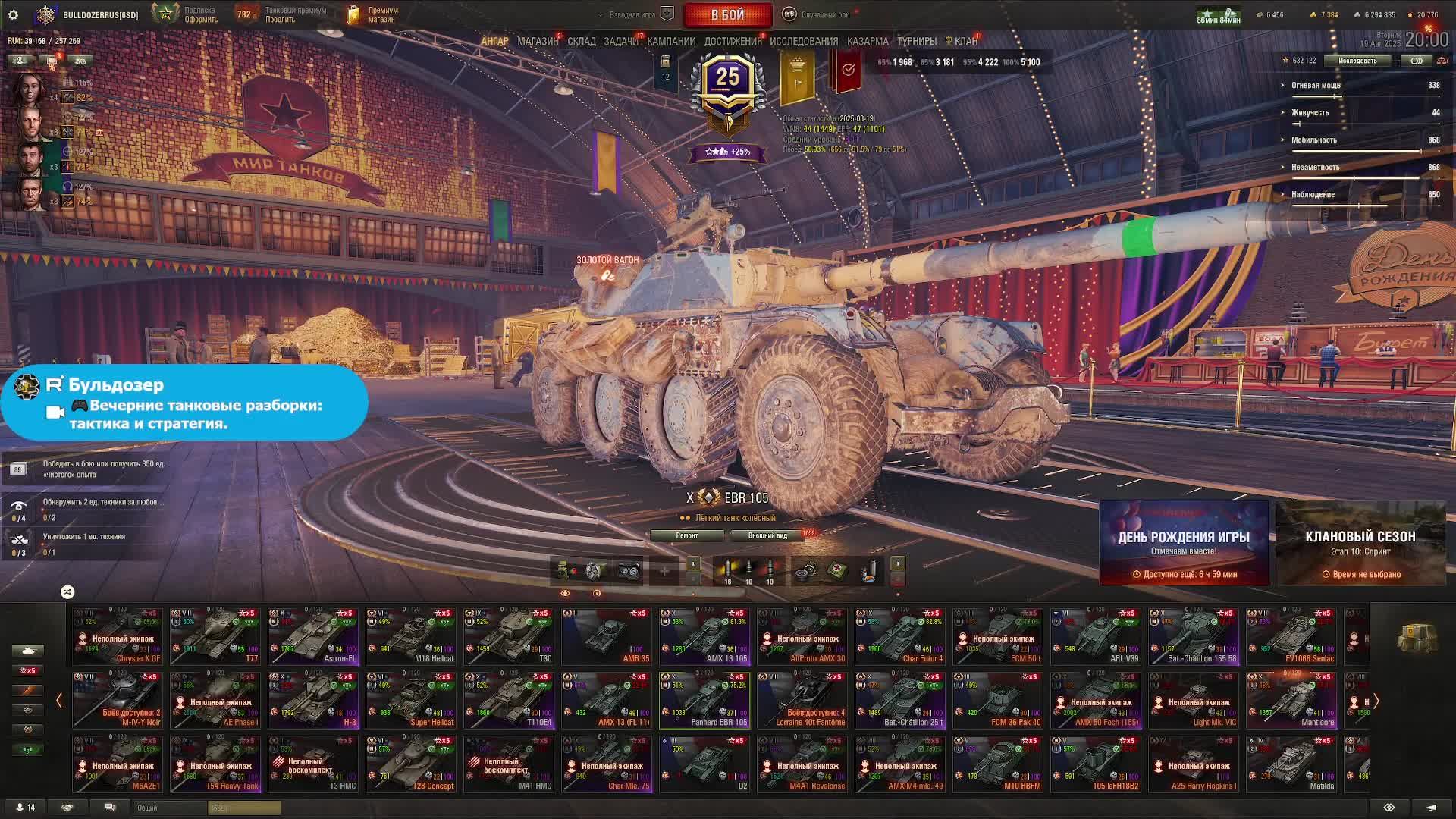Open the ИССЛЕДОВАНИЯ research tab
The image size is (1456, 819).
click(x=804, y=41)
